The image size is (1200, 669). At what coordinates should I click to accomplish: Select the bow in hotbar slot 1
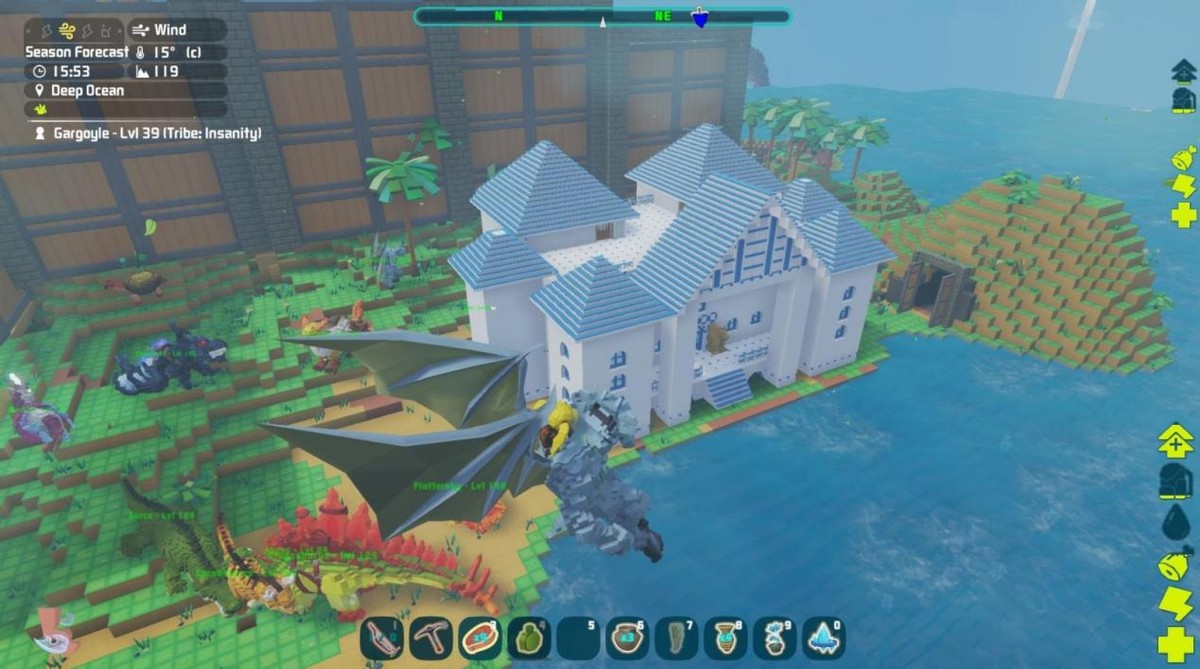click(381, 638)
